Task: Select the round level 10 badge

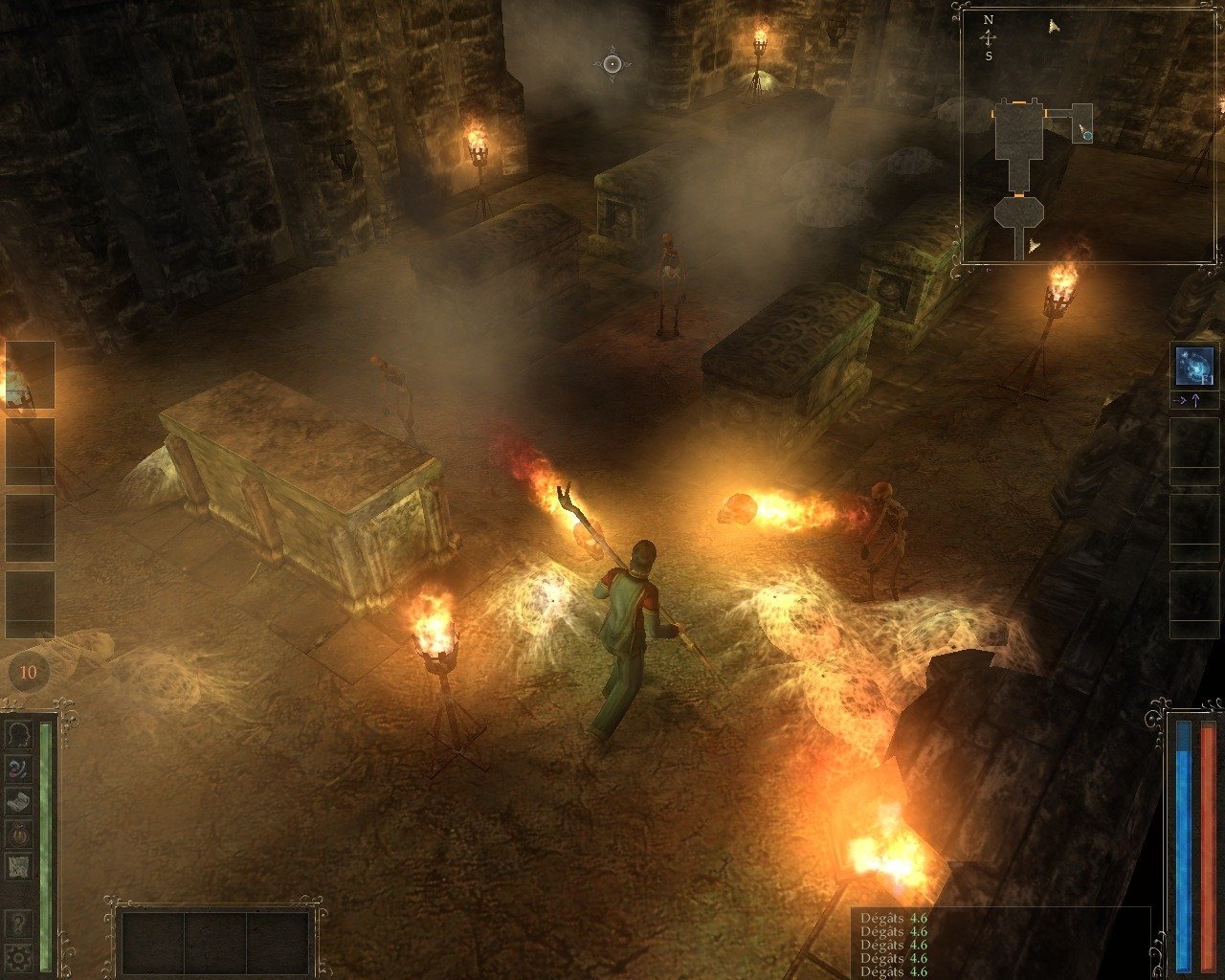Action: [x=28, y=672]
